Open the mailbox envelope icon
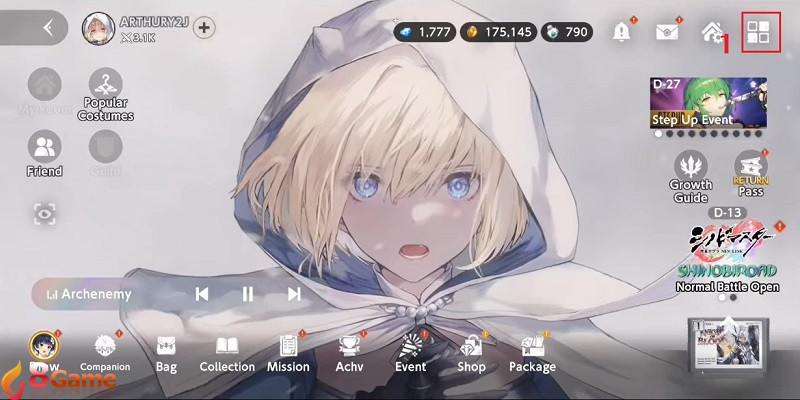 pos(666,31)
